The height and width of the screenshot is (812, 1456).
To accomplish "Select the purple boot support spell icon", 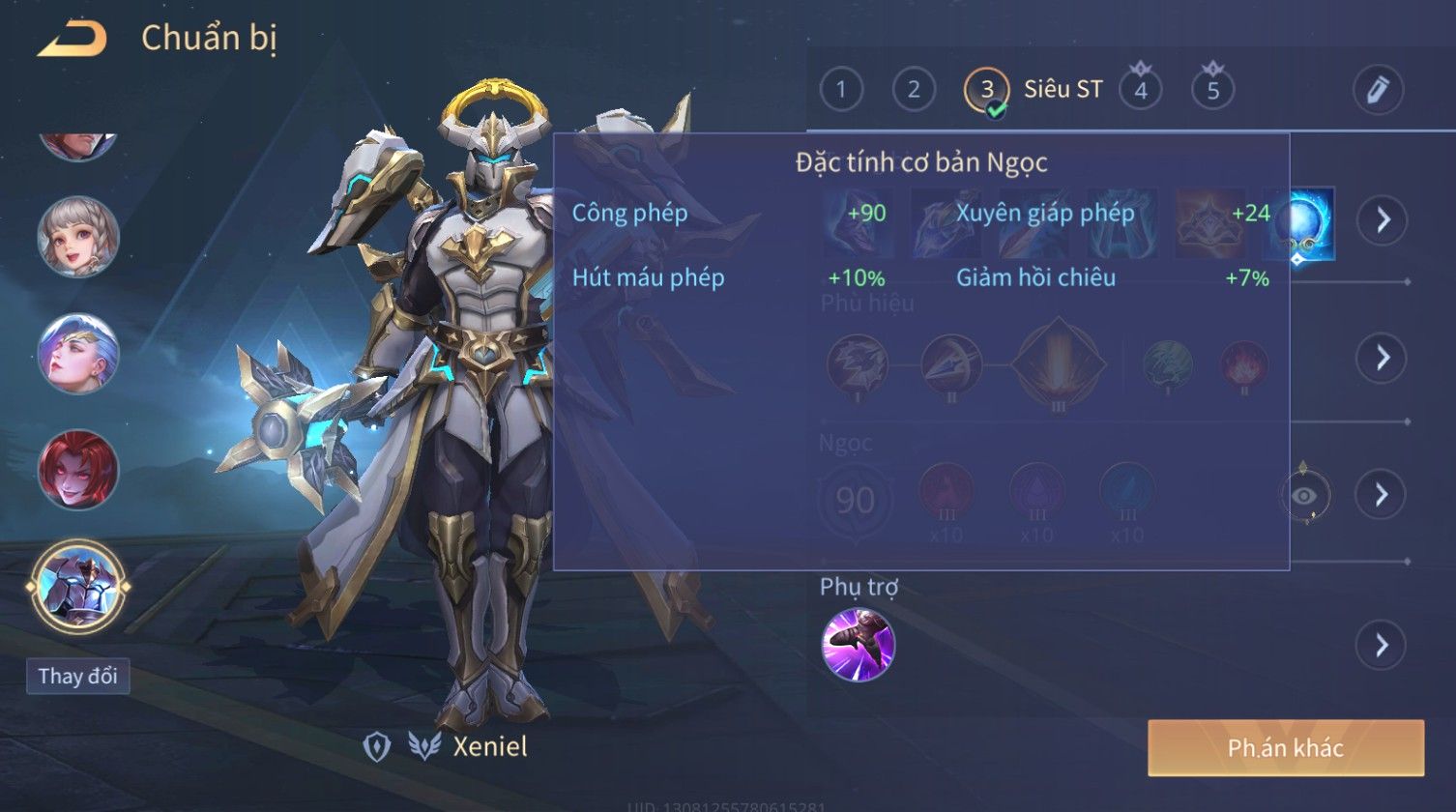I will (858, 644).
